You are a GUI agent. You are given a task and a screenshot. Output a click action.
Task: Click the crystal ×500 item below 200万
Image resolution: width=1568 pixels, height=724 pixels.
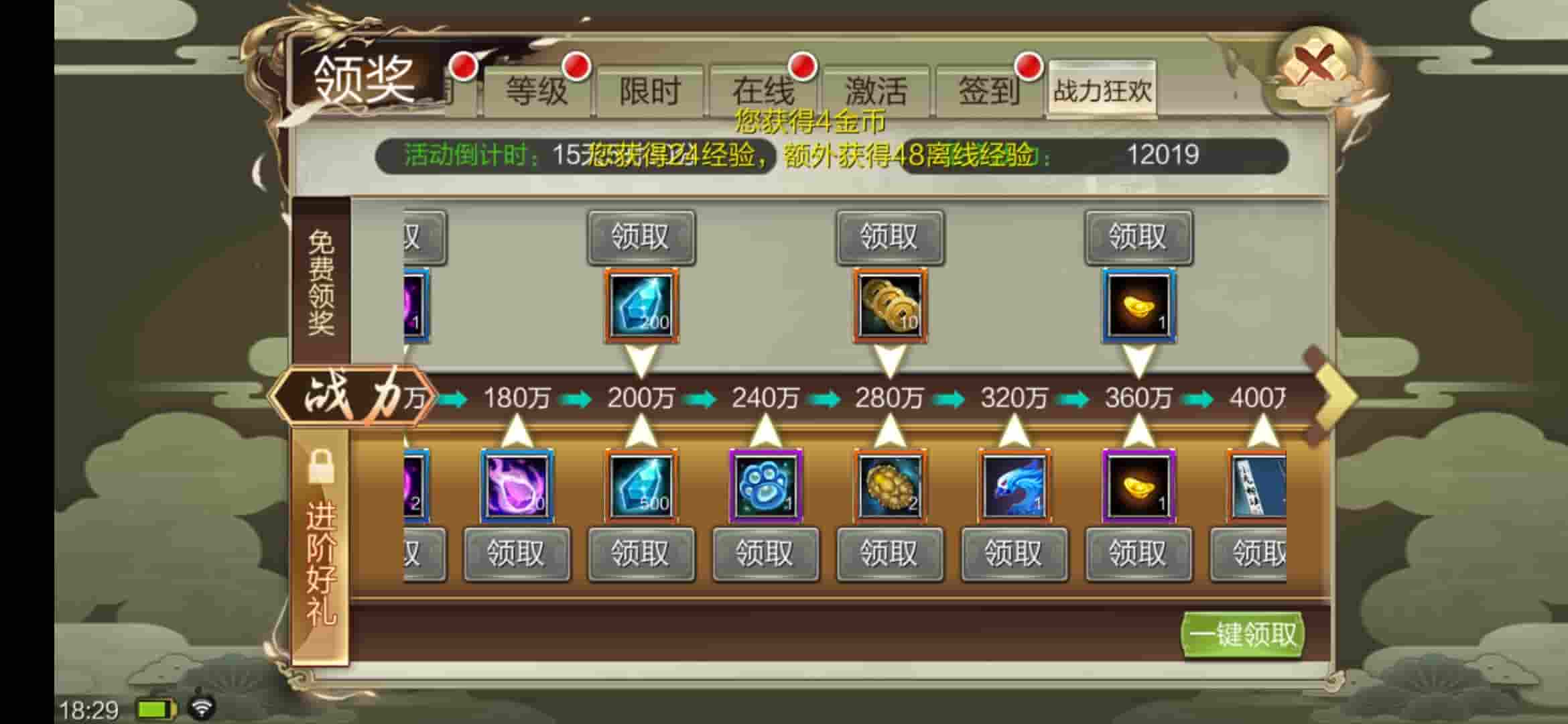(x=640, y=486)
